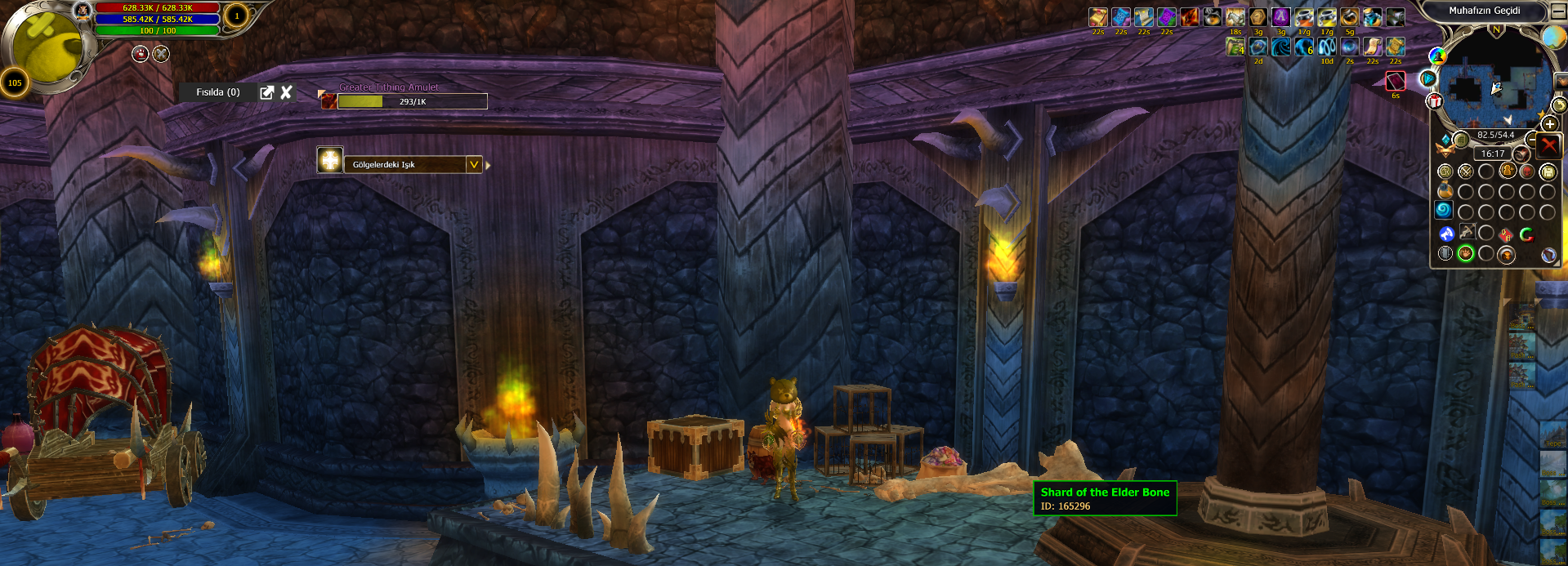This screenshot has width=1568, height=566.
Task: Click the red skull icon in the minimap panel
Action: pos(1526,171)
